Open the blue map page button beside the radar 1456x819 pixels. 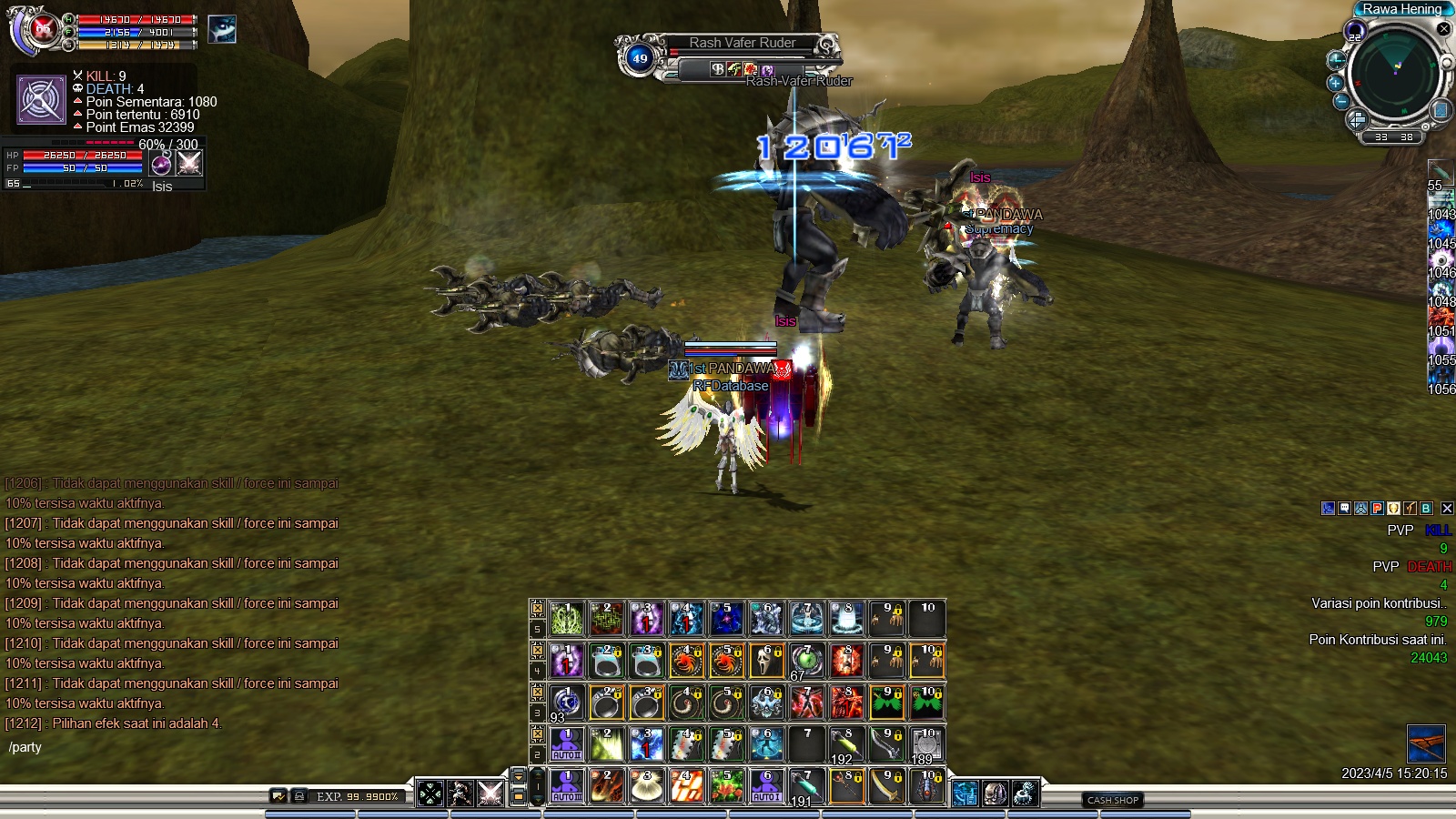click(1441, 110)
